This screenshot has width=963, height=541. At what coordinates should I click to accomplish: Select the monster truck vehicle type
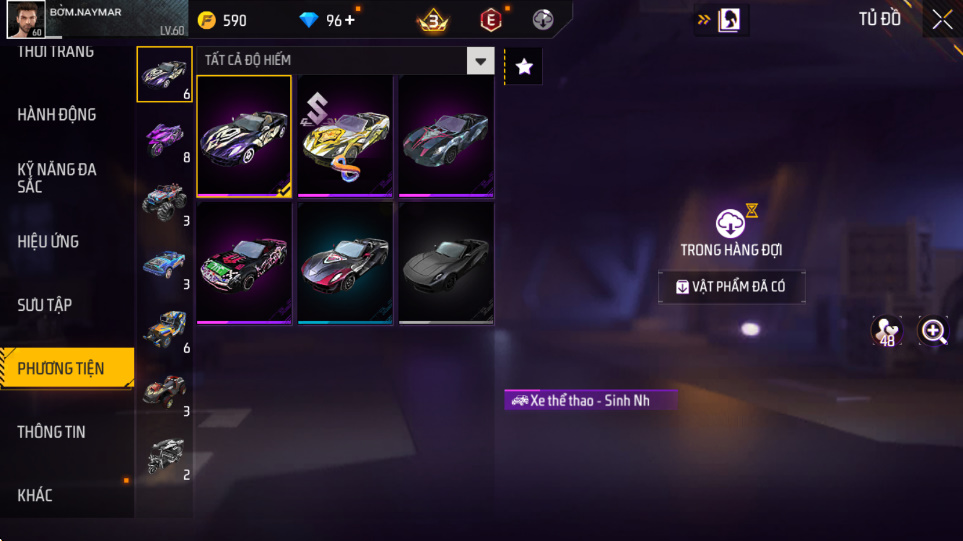(164, 201)
